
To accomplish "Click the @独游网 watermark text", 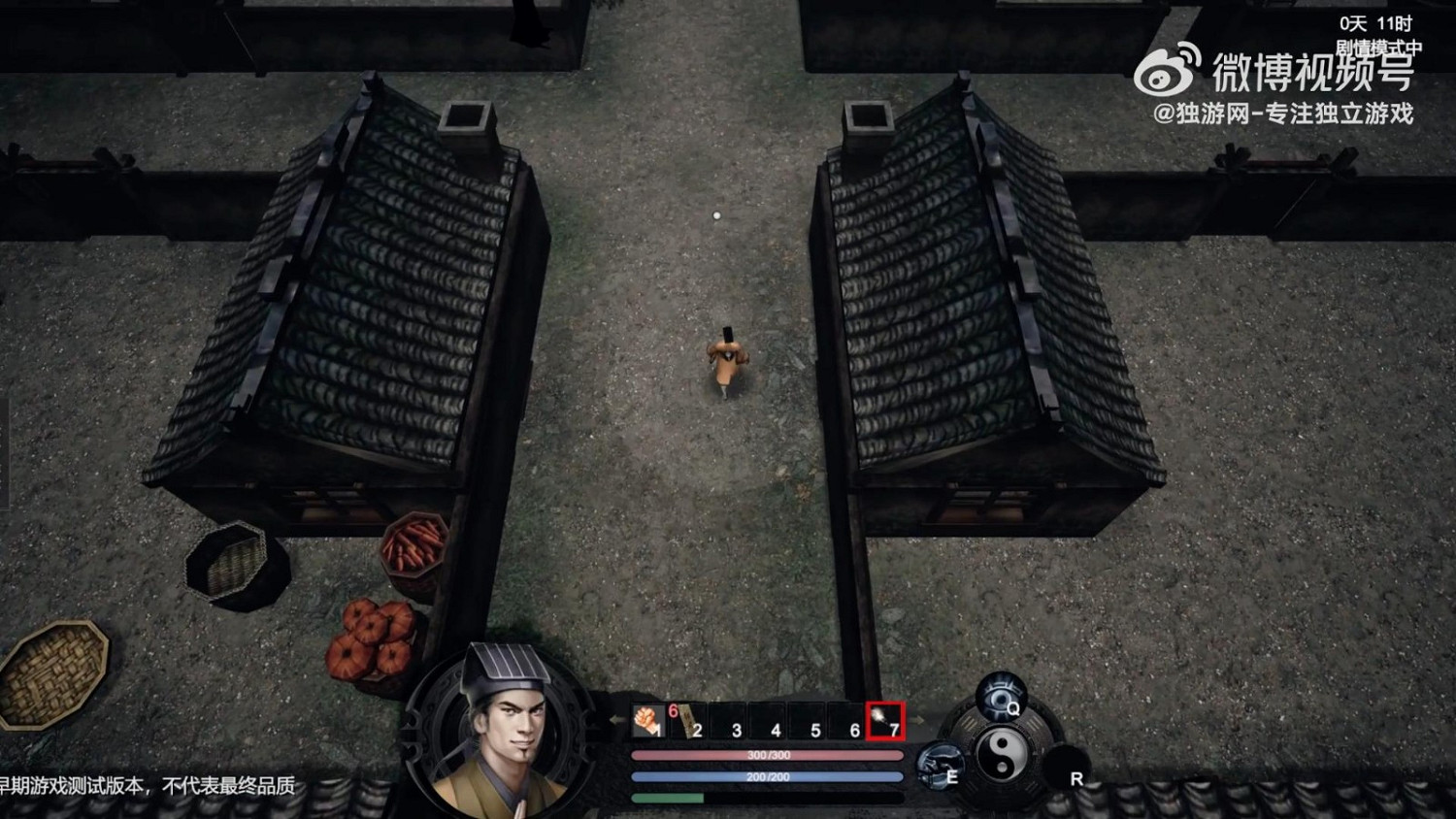I will pyautogui.click(x=1281, y=115).
